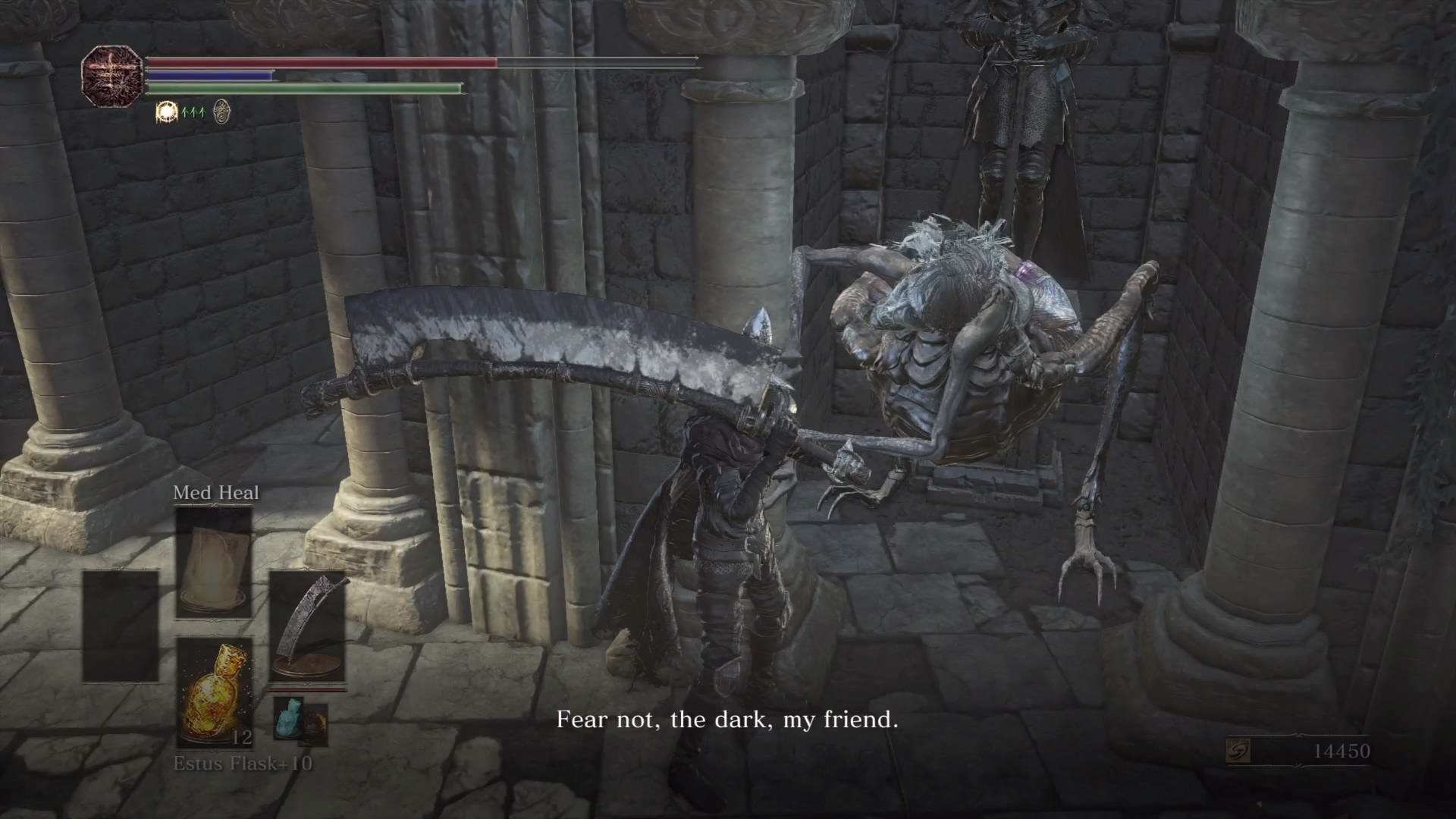Select the empty left-hand equipment slot
Viewport: 1456px width, 819px height.
pyautogui.click(x=121, y=626)
